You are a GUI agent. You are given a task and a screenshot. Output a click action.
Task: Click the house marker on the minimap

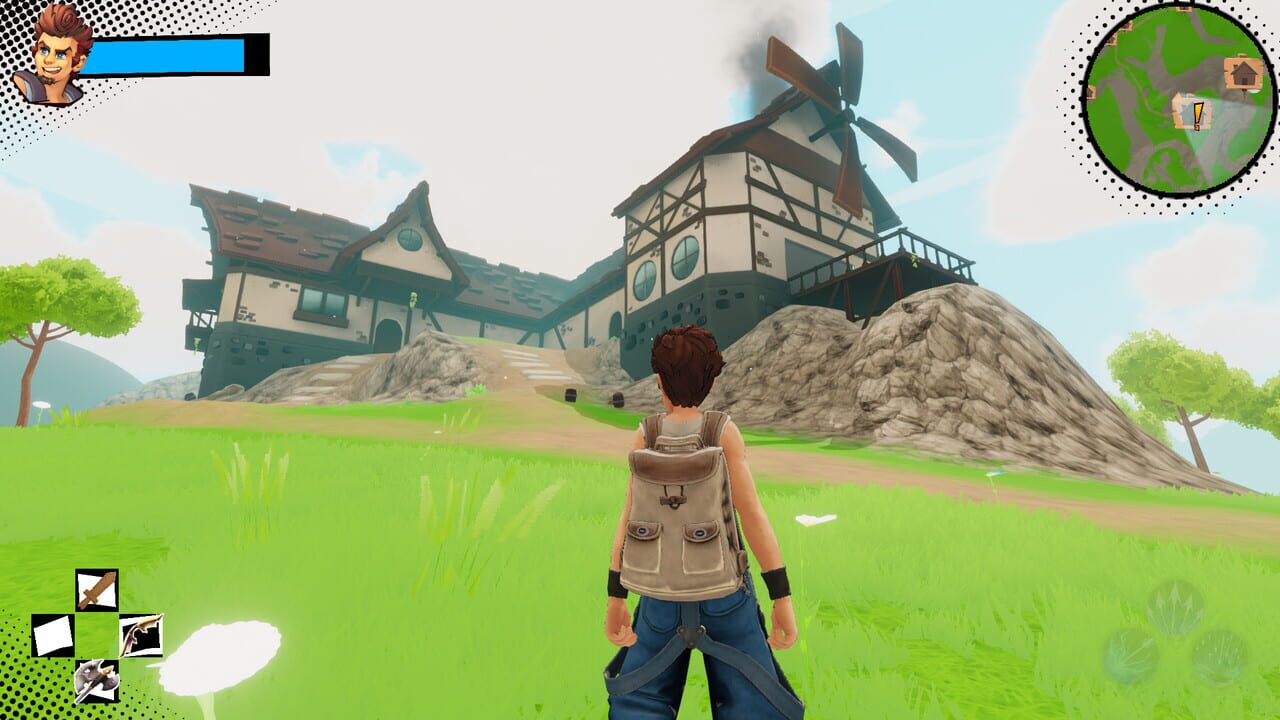[x=1242, y=72]
